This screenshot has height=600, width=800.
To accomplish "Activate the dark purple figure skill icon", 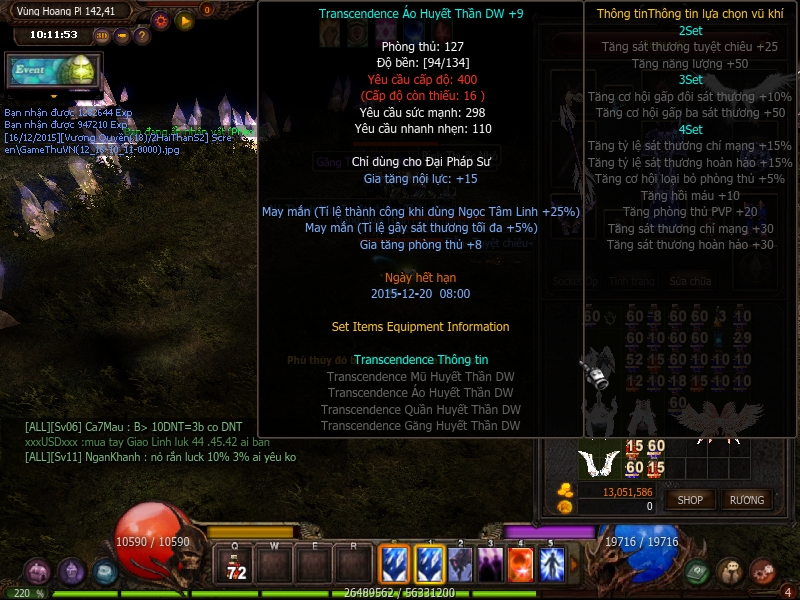I will pos(490,565).
